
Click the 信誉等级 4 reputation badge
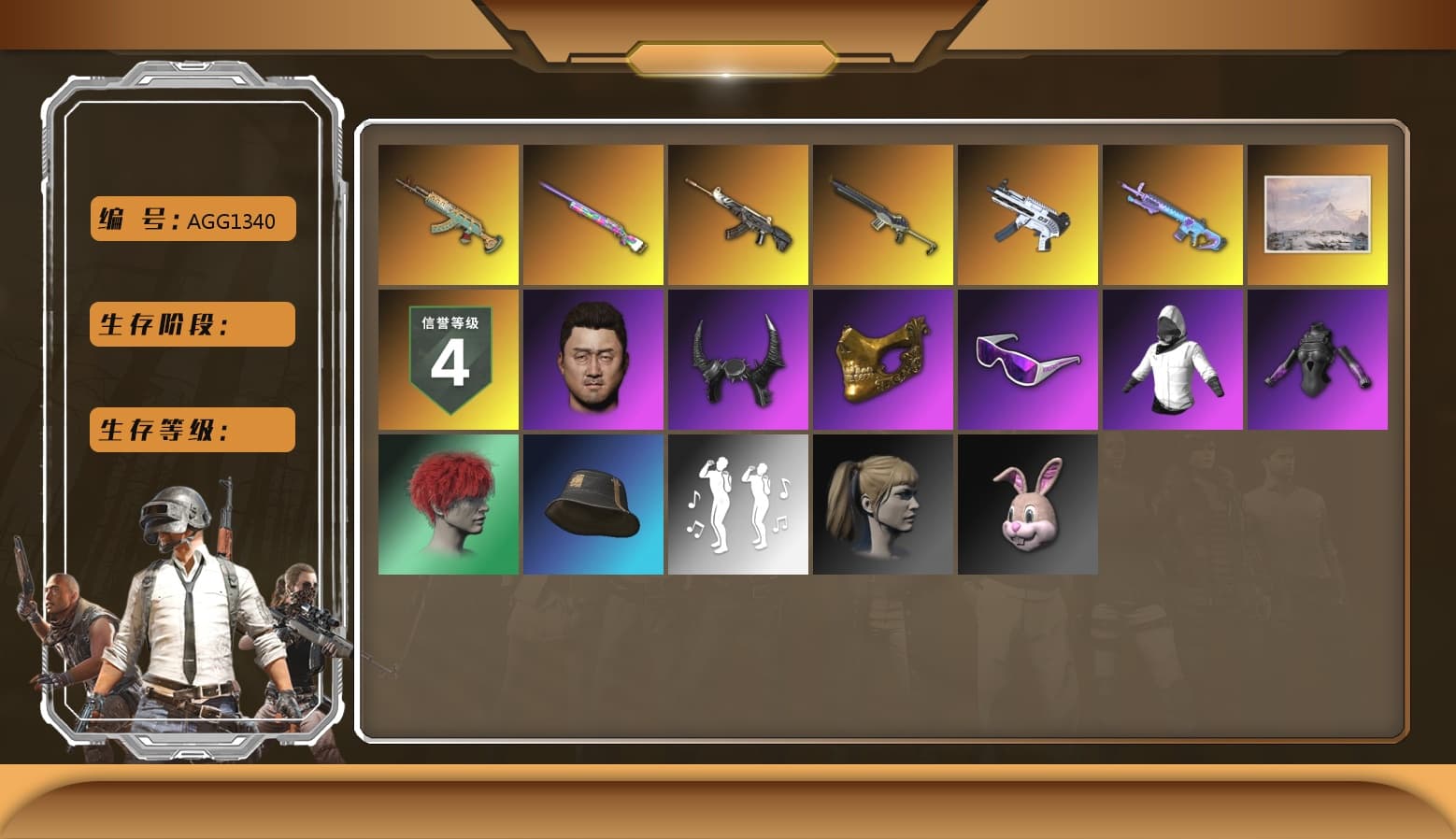(447, 359)
